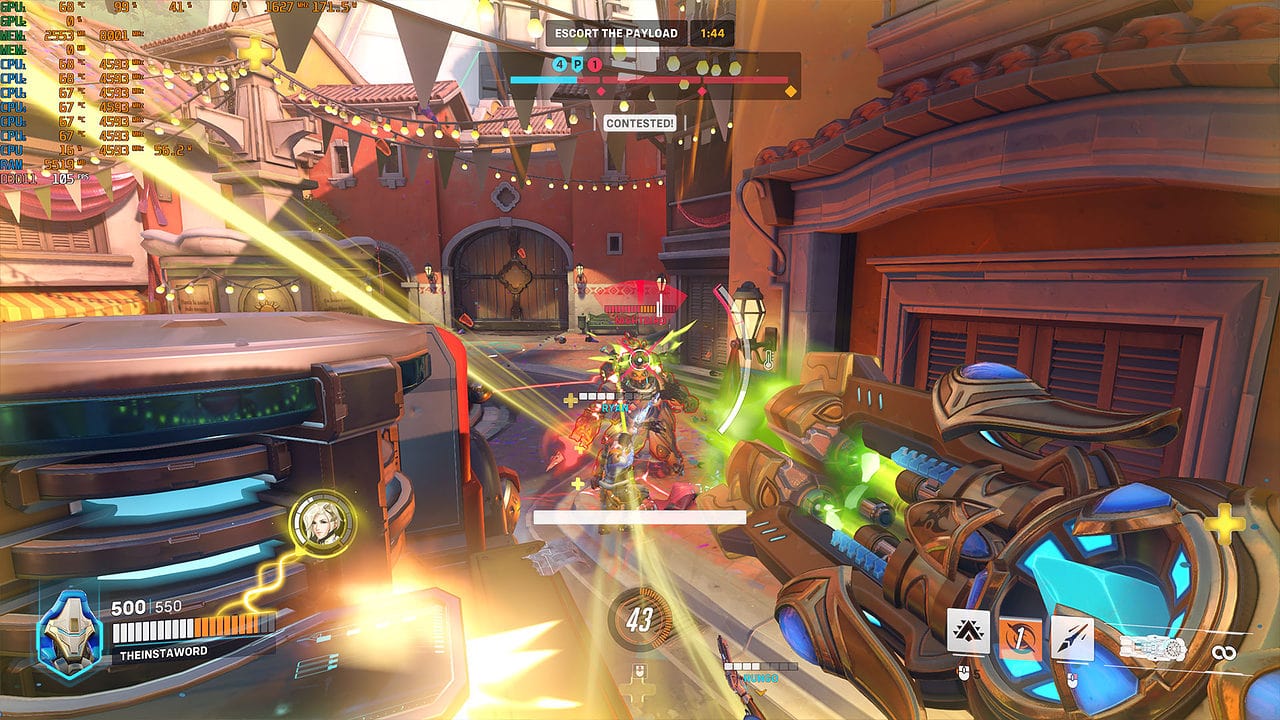Use the Energy Javelin ability icon
The image size is (1280, 720).
pos(1072,637)
